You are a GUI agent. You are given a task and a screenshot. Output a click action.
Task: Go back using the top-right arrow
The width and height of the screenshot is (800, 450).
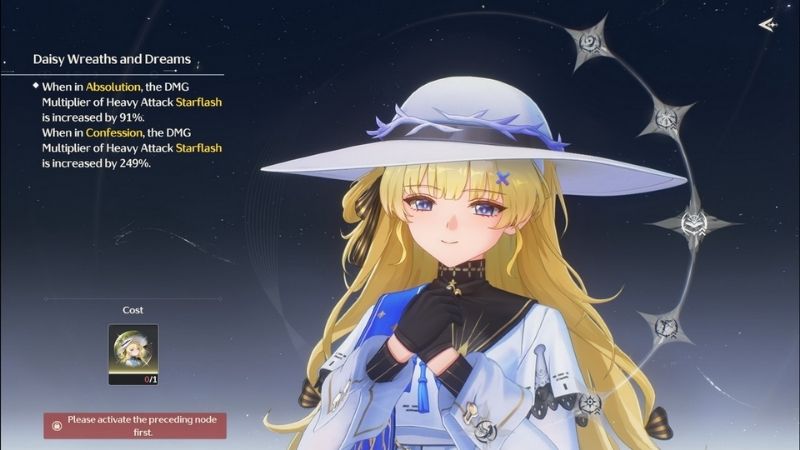point(767,25)
